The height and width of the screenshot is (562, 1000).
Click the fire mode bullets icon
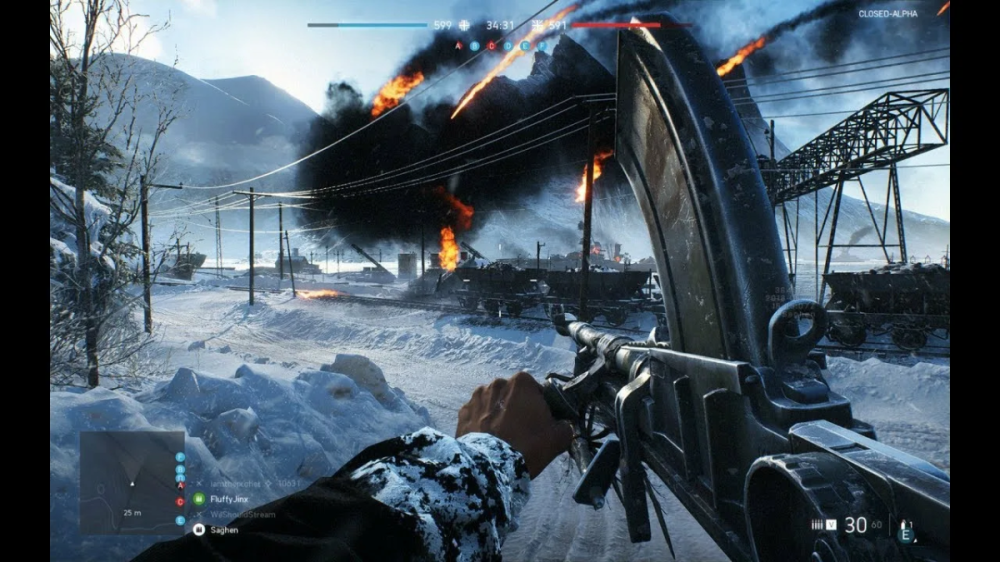[x=817, y=525]
